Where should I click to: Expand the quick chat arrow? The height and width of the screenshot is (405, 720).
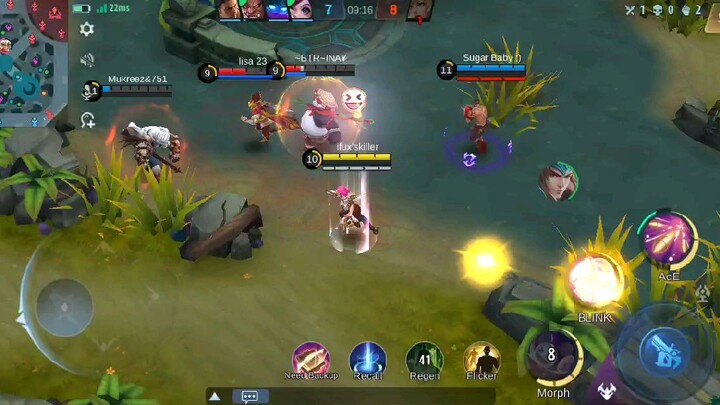click(215, 396)
